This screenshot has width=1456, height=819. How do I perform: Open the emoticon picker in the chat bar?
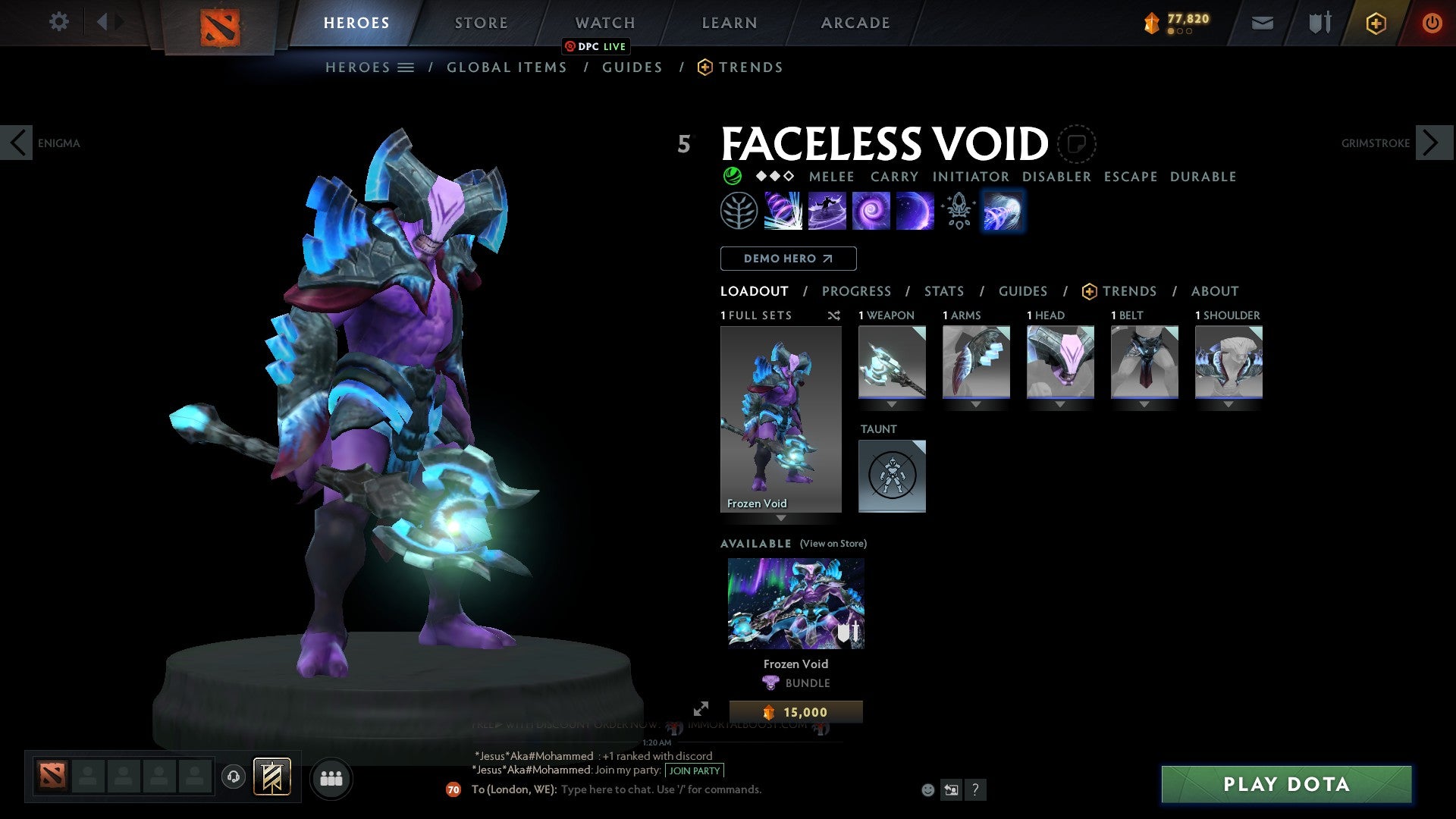tap(927, 789)
